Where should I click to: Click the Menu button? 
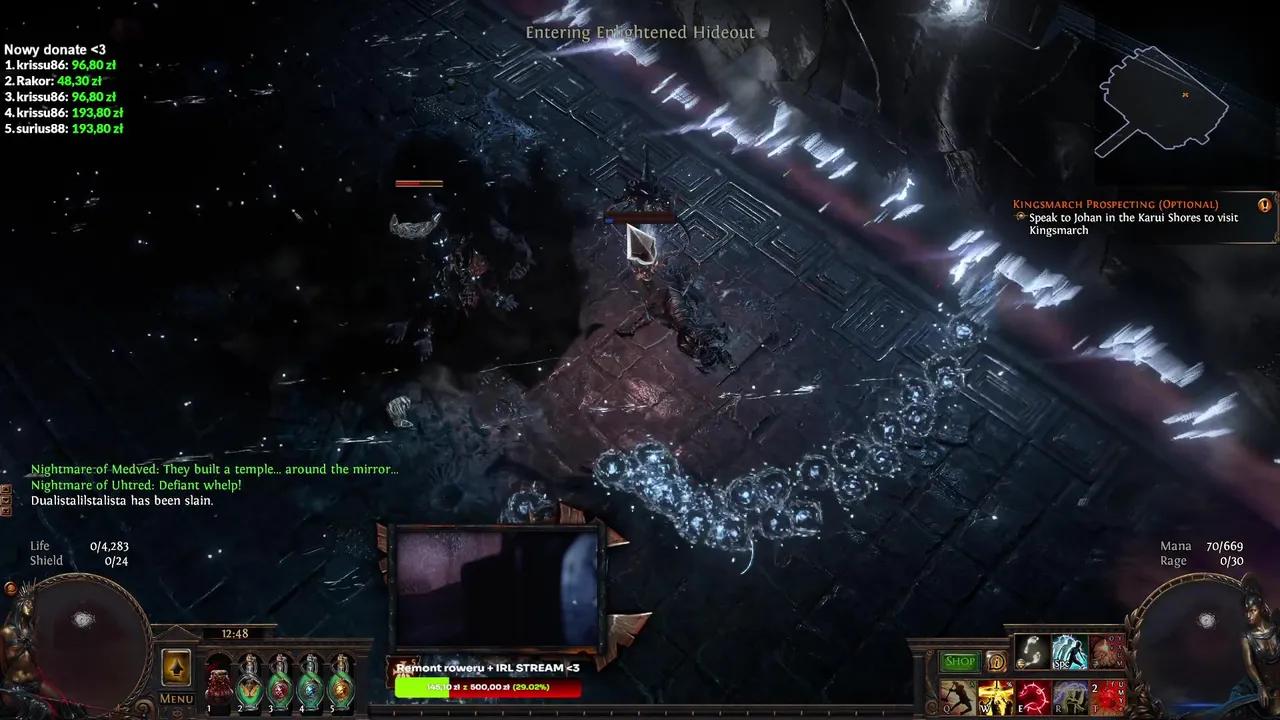pos(176,699)
